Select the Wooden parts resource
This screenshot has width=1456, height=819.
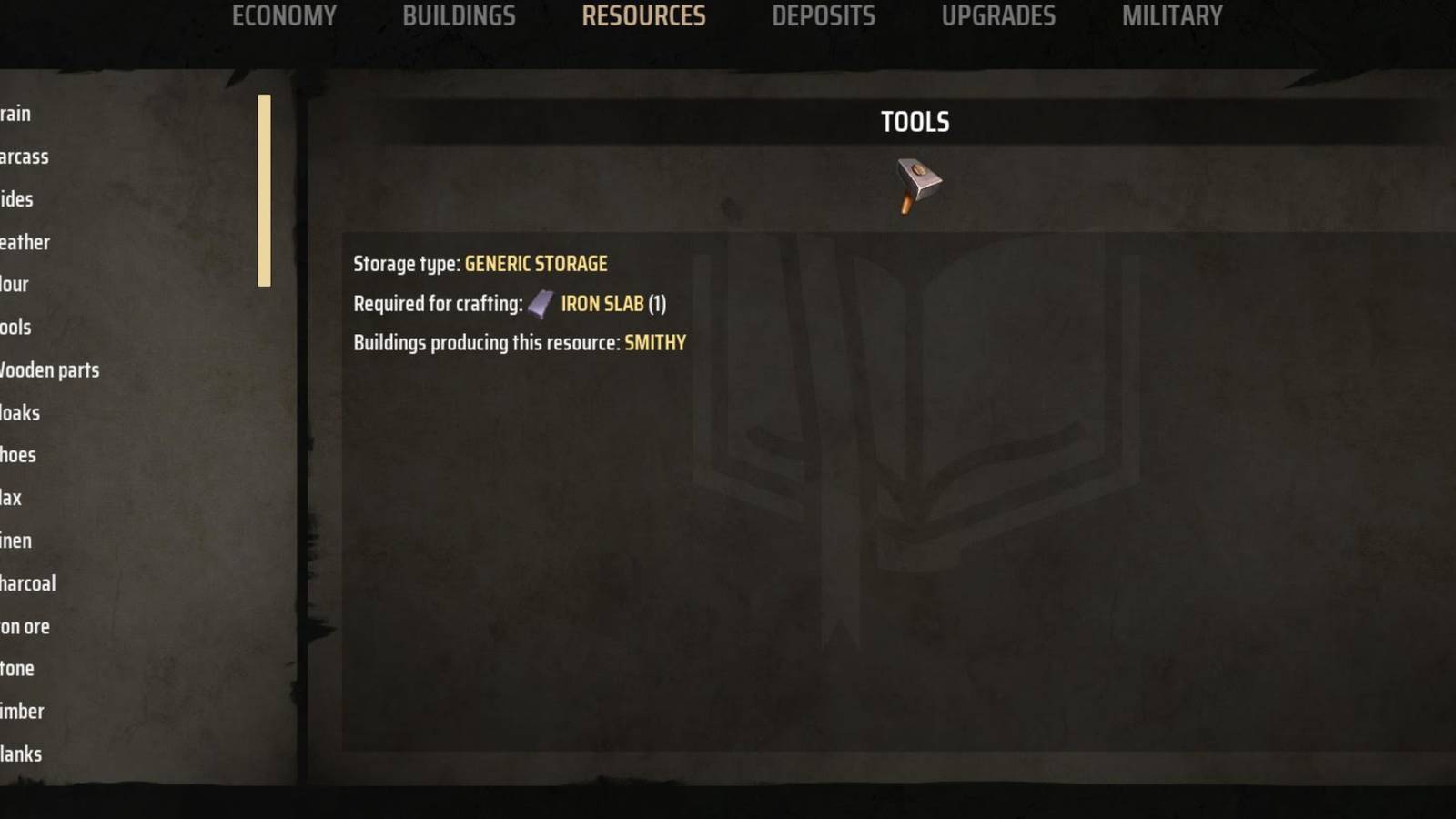50,370
